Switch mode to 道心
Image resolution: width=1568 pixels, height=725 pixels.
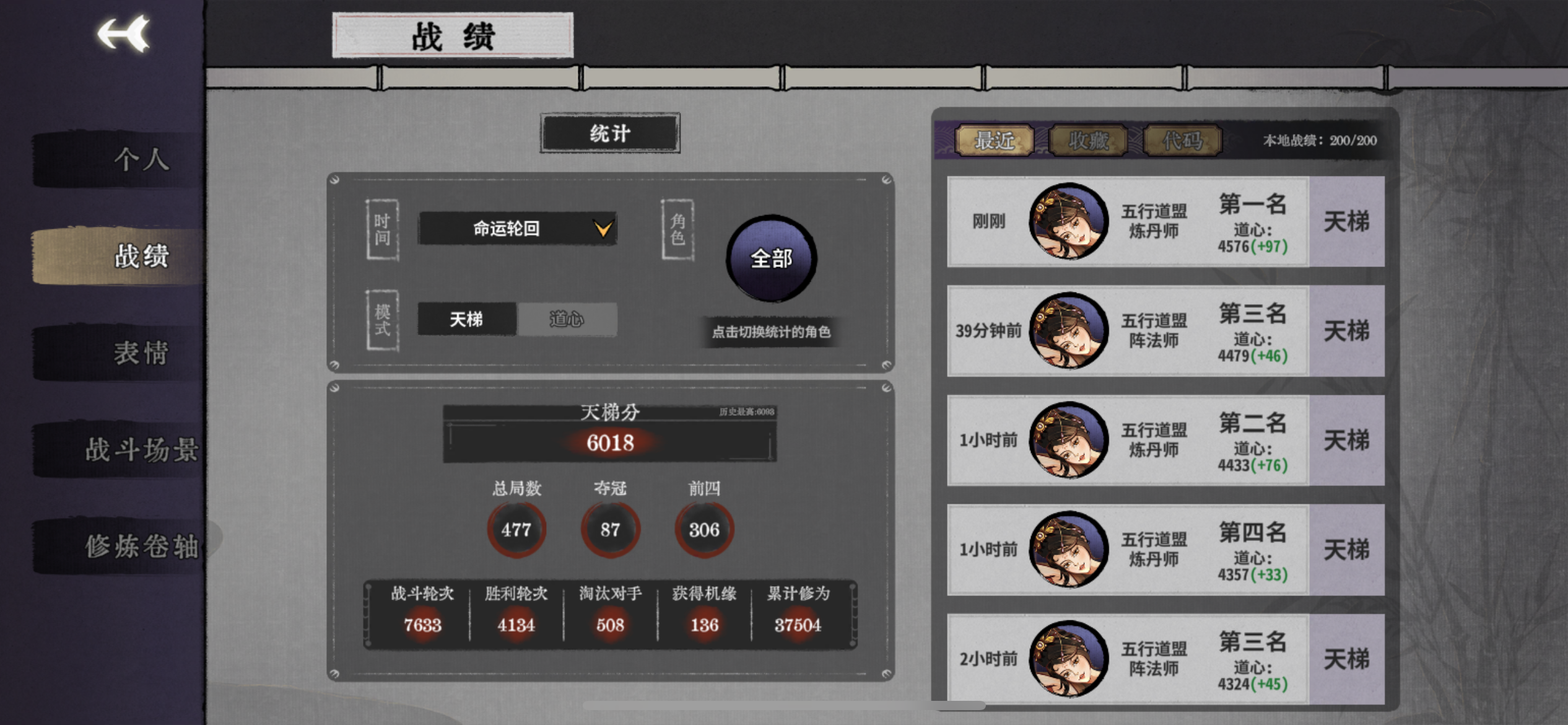[x=567, y=320]
